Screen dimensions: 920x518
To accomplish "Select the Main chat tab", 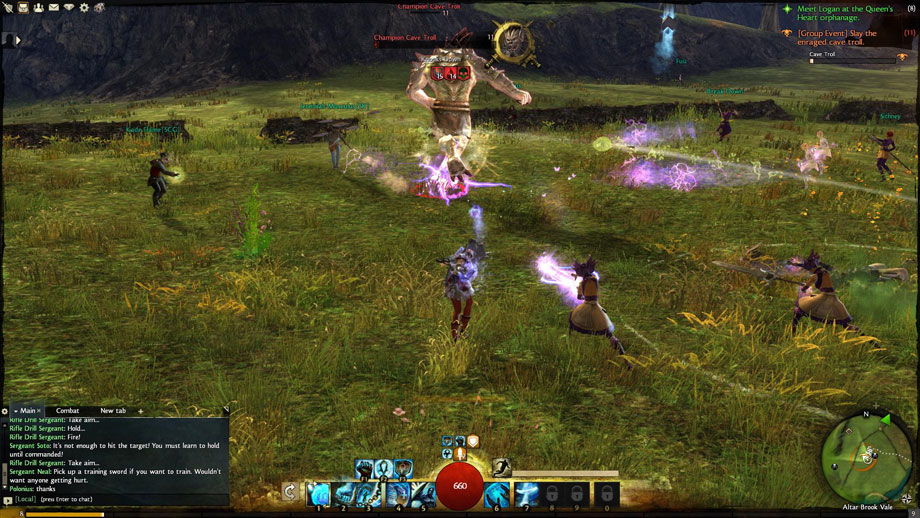I will pos(26,411).
